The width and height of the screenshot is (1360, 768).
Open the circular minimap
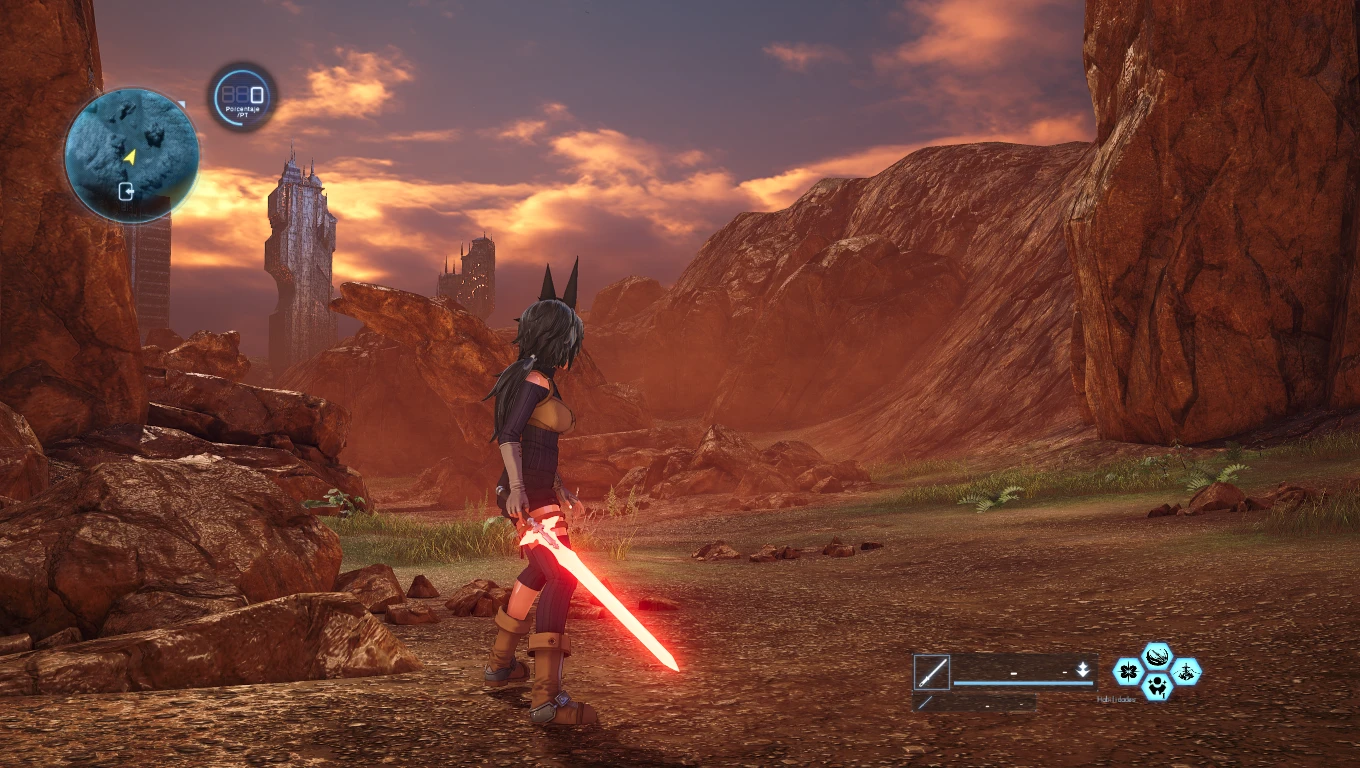(x=131, y=155)
